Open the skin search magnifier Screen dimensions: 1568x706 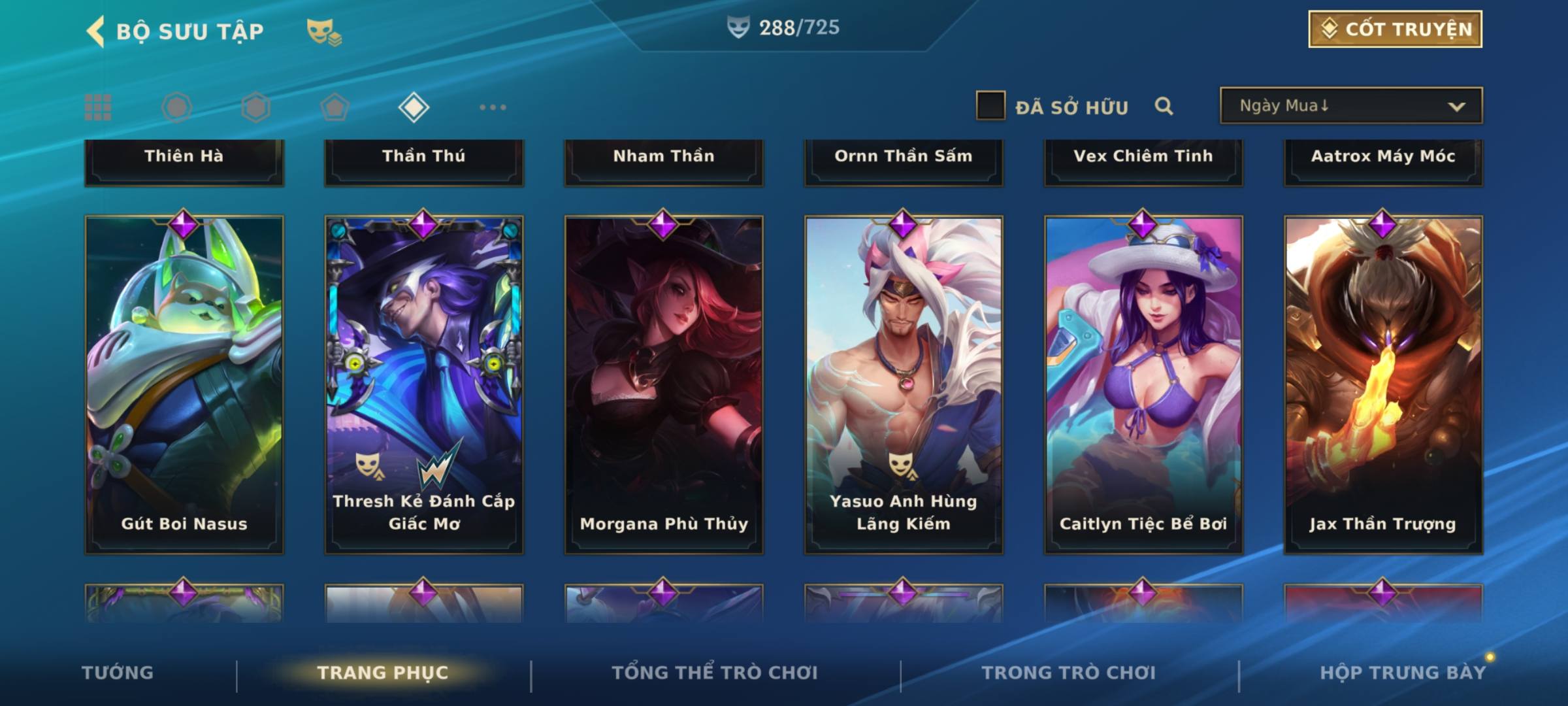1164,106
